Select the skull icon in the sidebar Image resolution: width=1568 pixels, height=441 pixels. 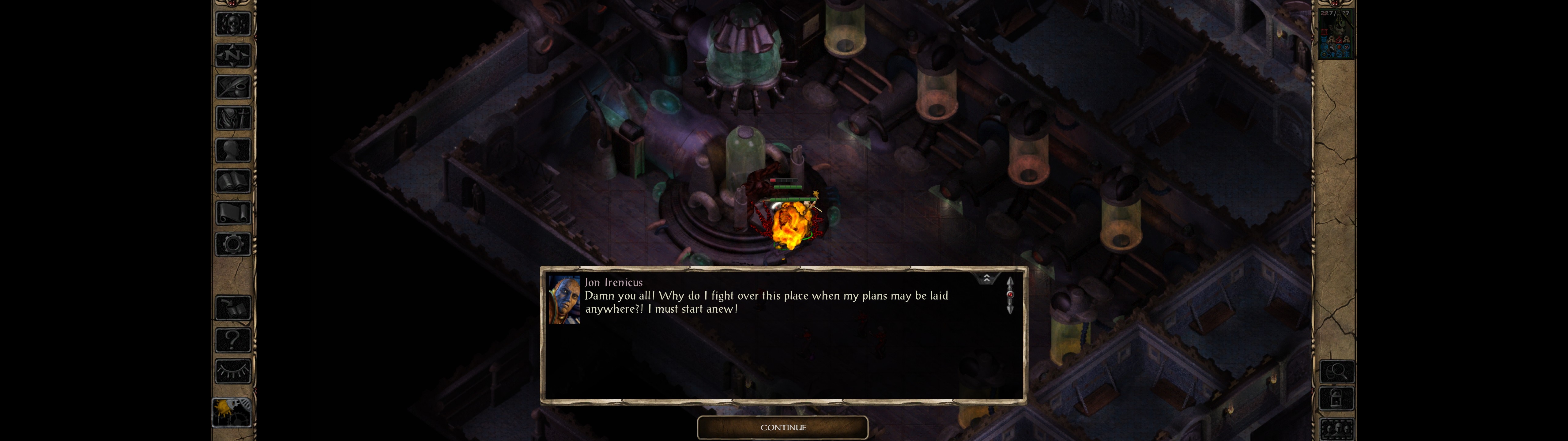[233, 24]
